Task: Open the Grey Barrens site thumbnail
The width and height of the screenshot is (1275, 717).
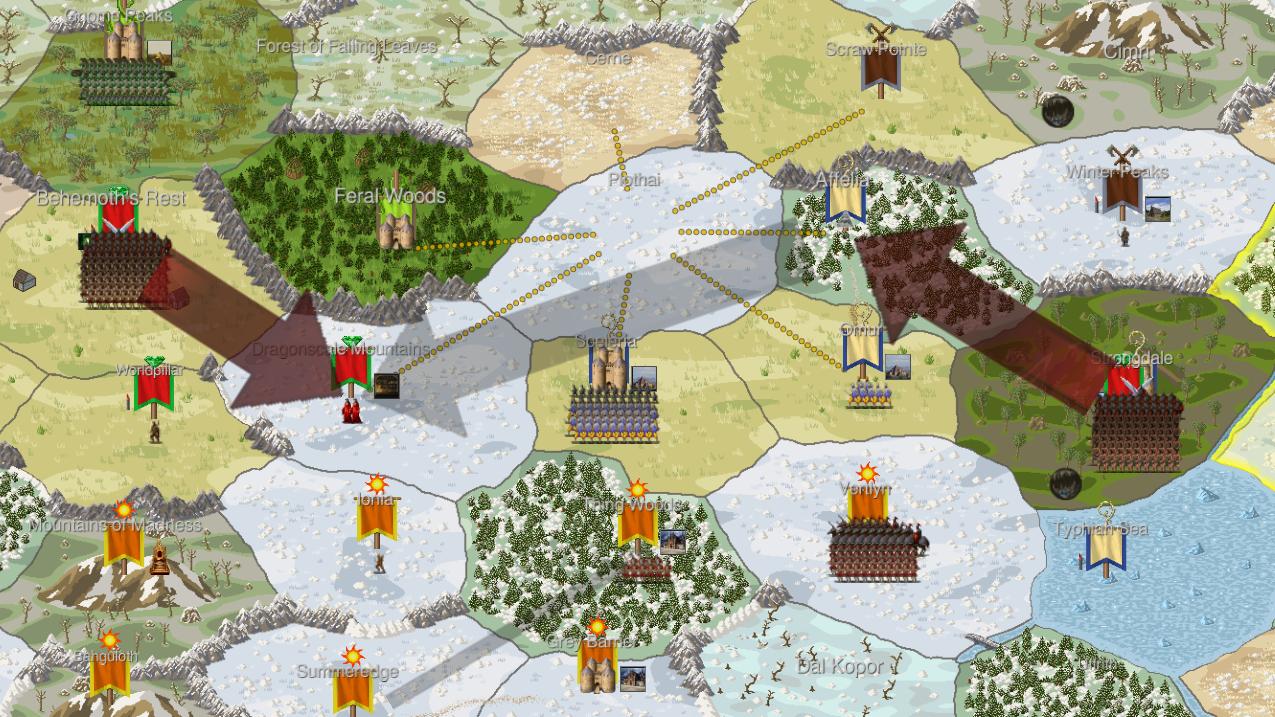Action: coord(632,679)
